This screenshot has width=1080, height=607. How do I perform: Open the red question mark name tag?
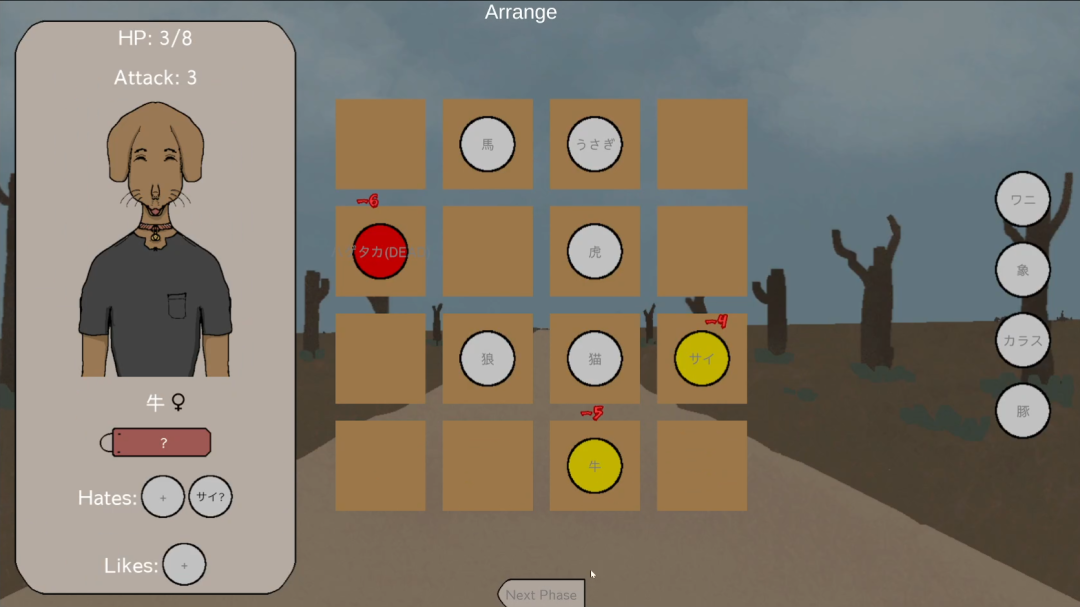point(162,443)
